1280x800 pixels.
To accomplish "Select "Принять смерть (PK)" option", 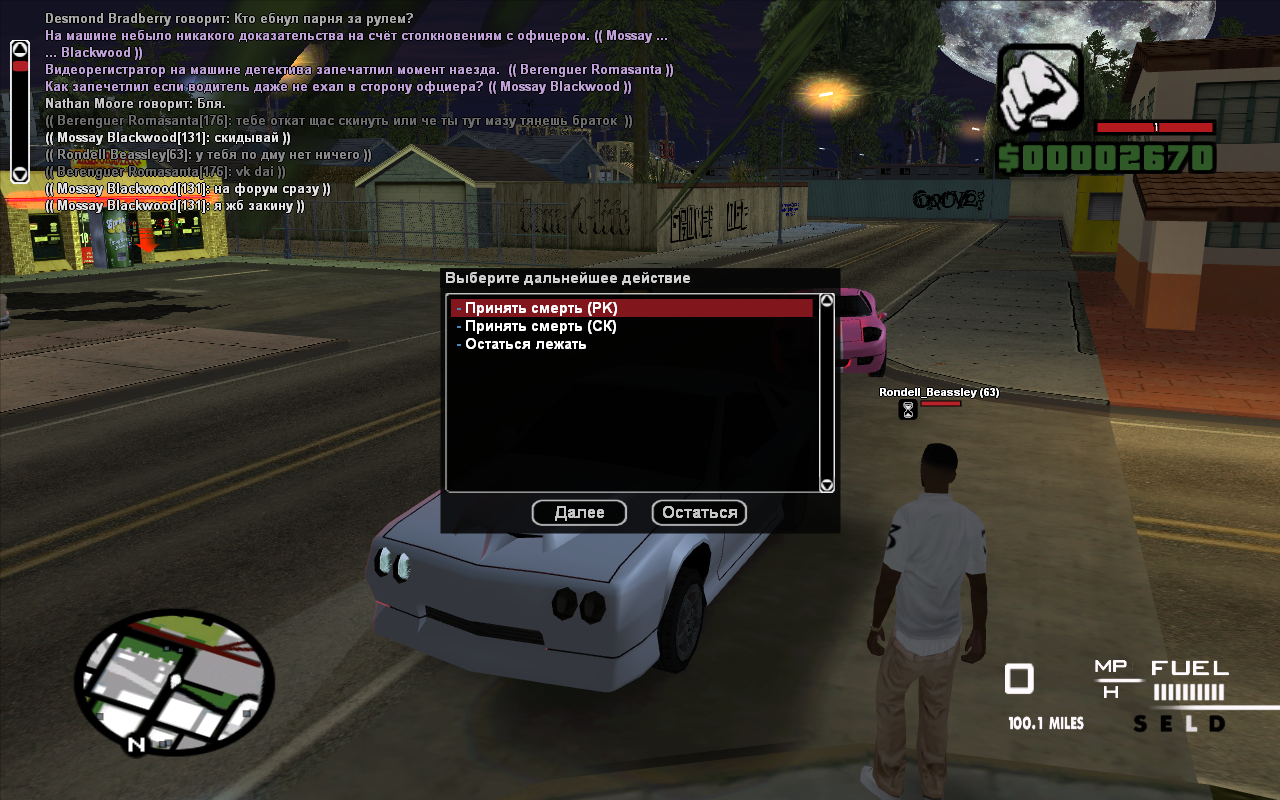I will coord(541,309).
